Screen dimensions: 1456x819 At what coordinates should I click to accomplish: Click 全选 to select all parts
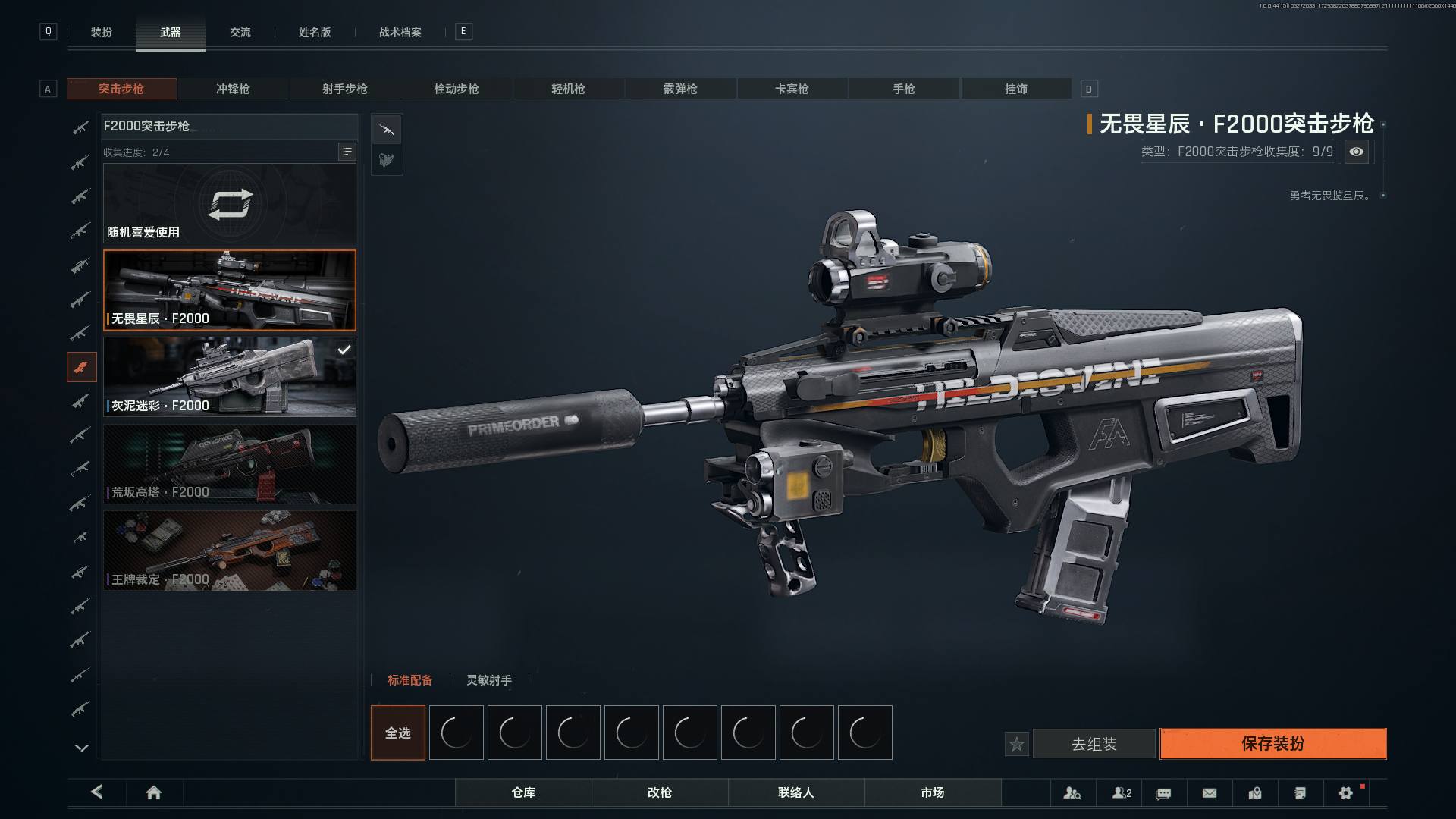coord(397,733)
